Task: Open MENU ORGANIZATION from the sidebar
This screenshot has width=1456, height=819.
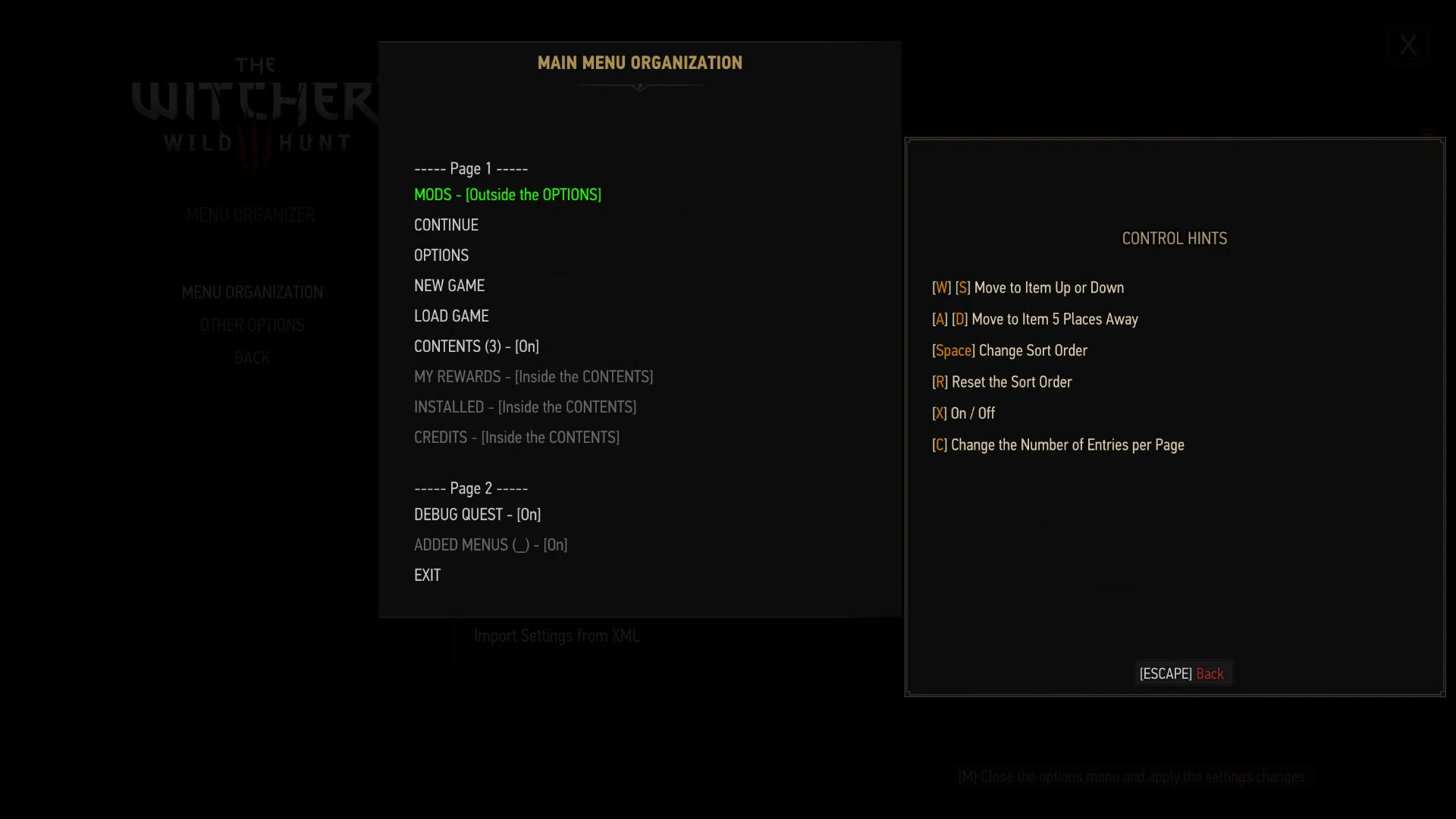Action: tap(252, 292)
